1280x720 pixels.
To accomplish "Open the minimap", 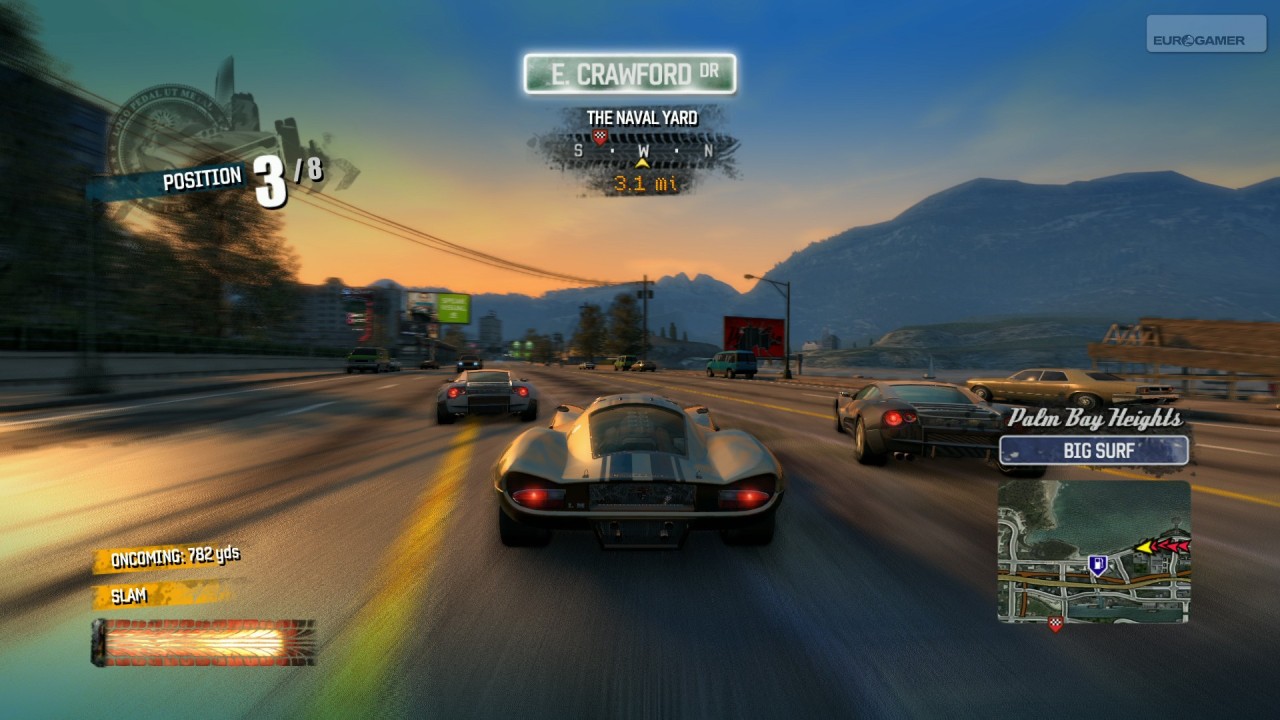I will pyautogui.click(x=1093, y=552).
